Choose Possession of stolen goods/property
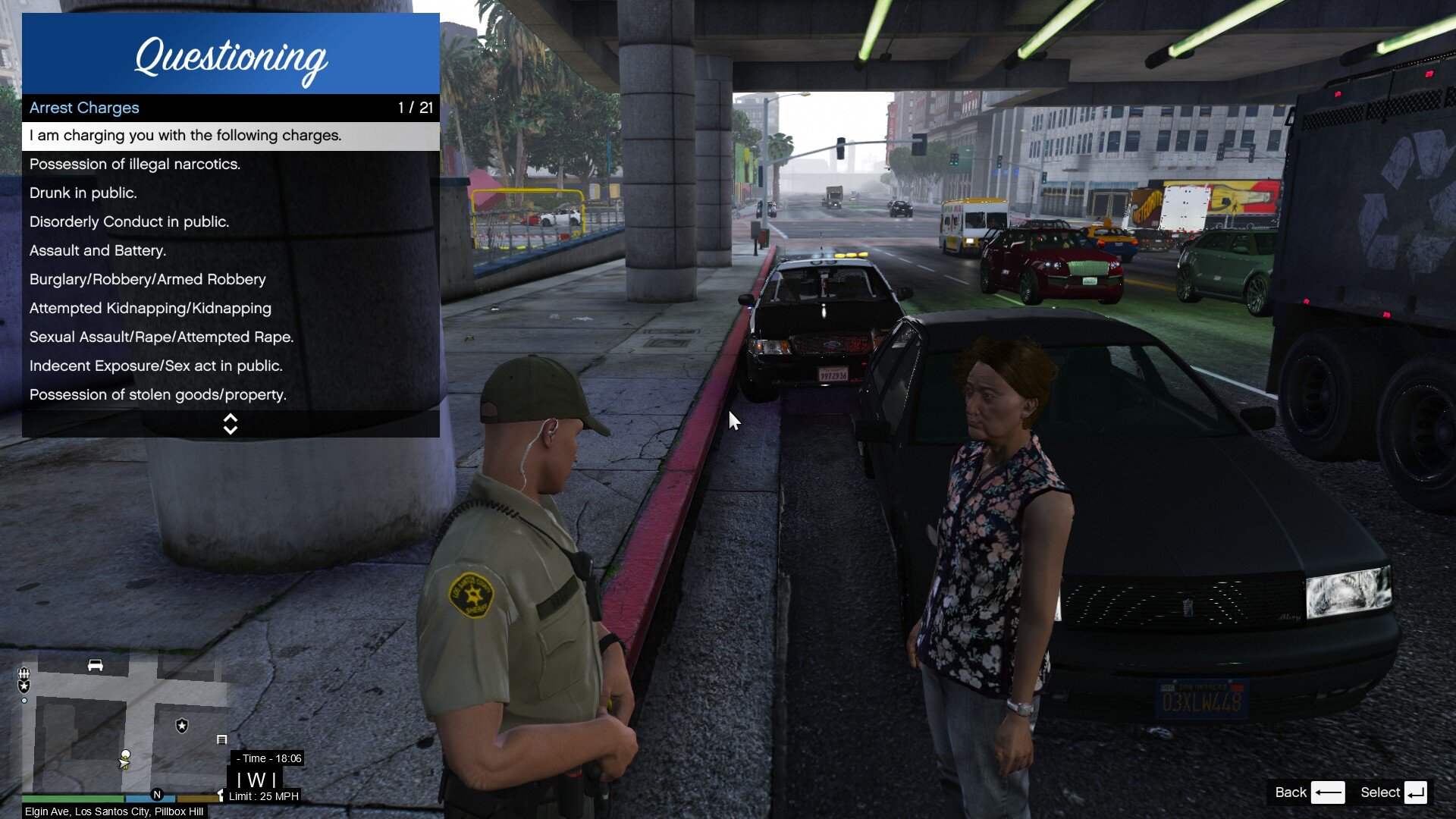This screenshot has height=819, width=1456. click(x=231, y=395)
